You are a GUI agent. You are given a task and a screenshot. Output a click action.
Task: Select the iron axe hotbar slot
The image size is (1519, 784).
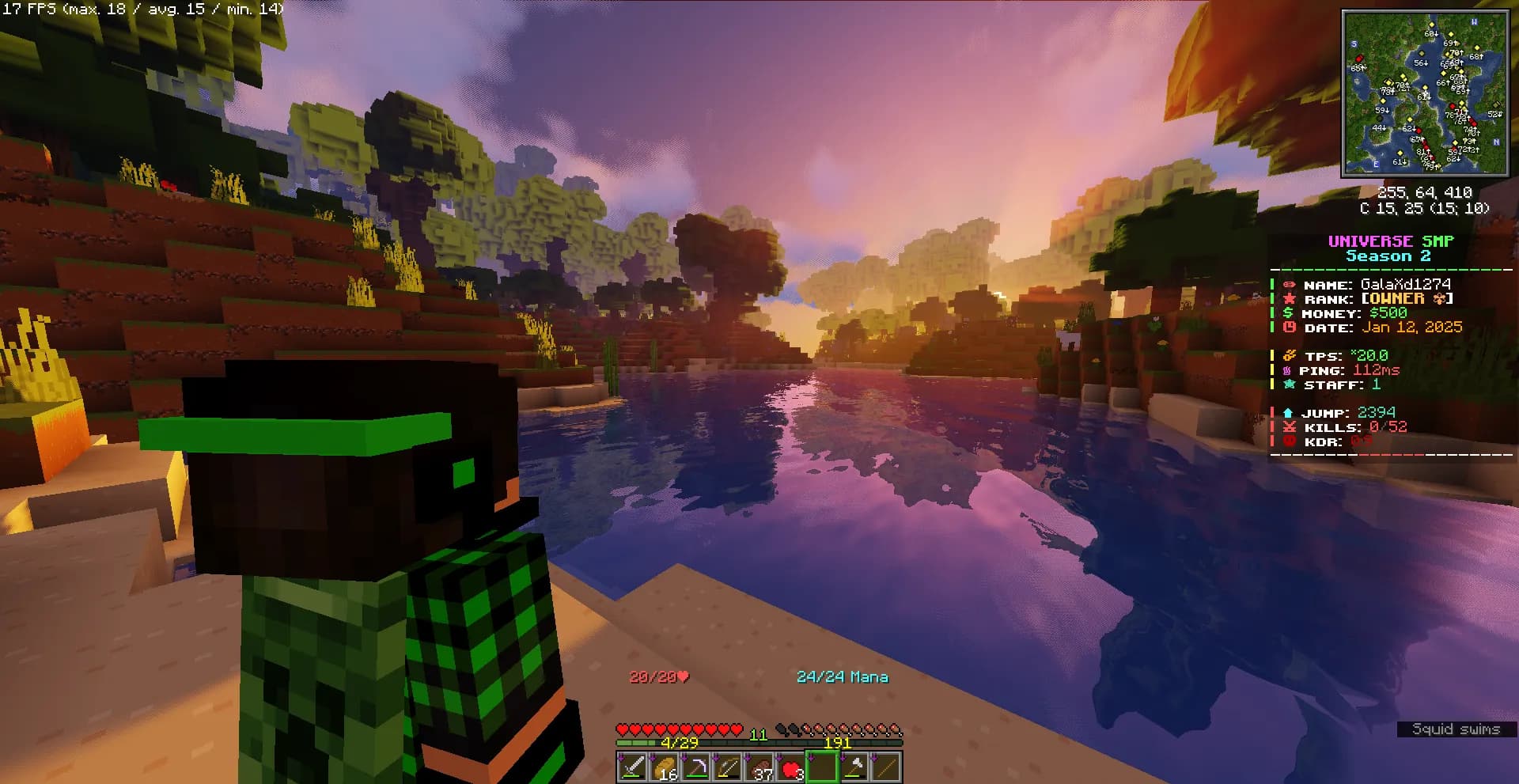coord(854,767)
